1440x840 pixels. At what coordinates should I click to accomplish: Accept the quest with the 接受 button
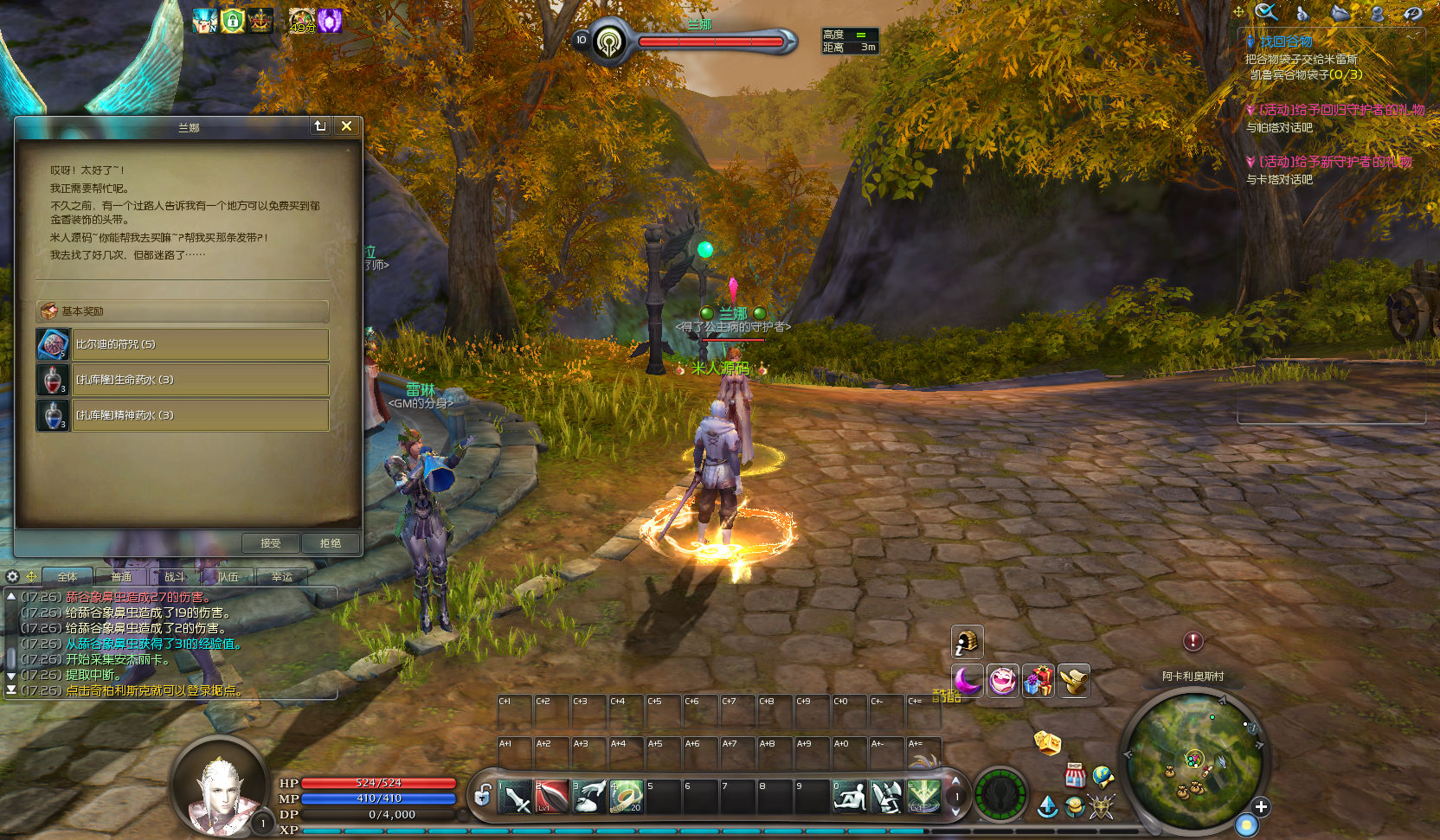[x=271, y=543]
